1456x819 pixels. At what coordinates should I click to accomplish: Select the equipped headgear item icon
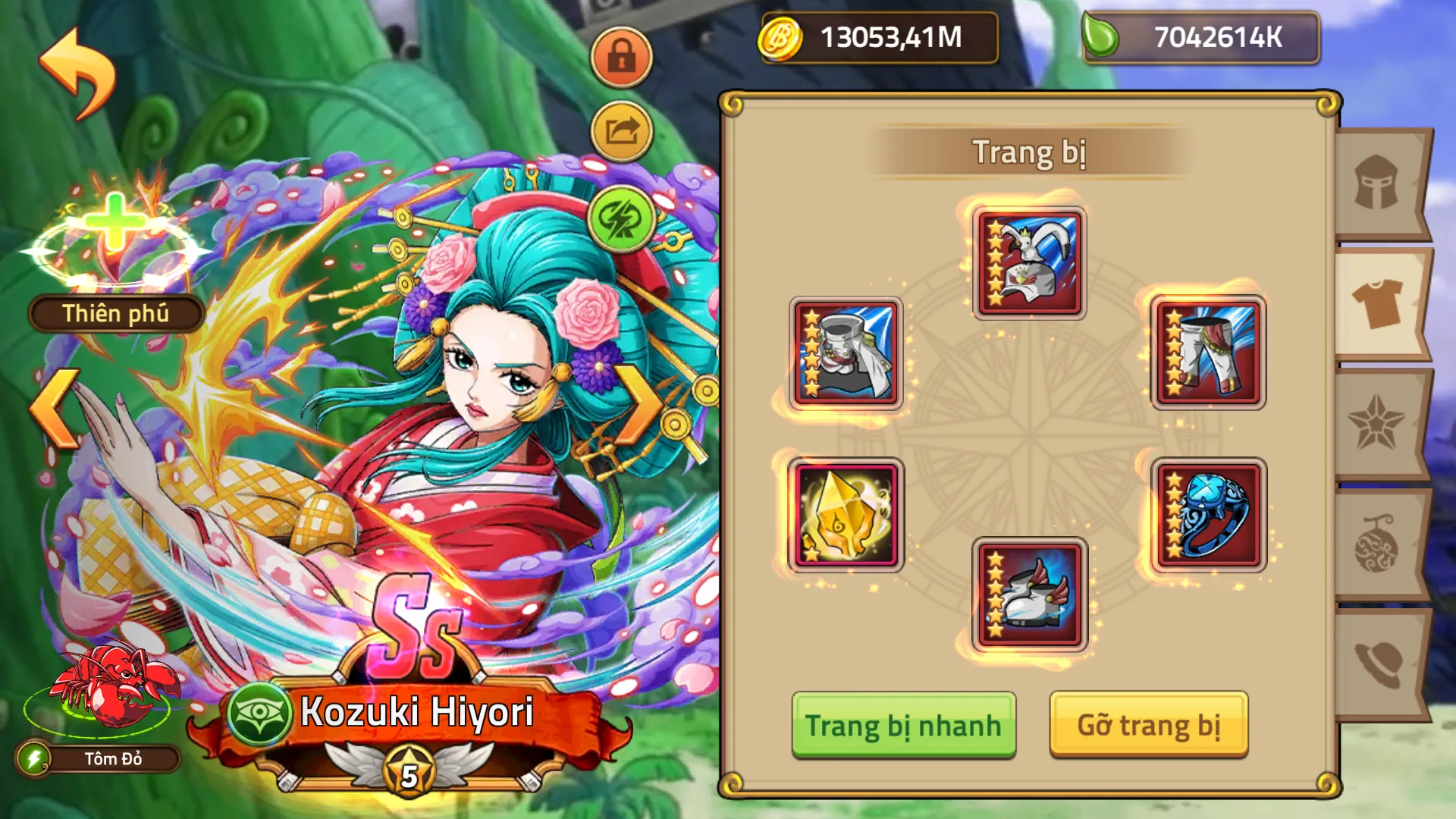point(1028,263)
